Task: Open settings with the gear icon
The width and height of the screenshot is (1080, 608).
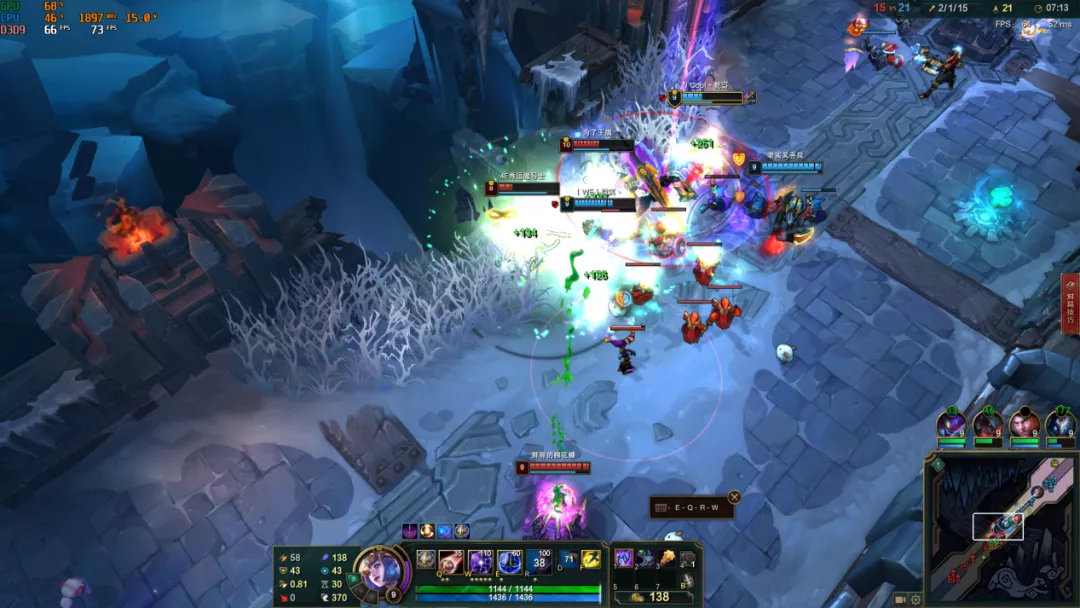Action: [x=916, y=599]
